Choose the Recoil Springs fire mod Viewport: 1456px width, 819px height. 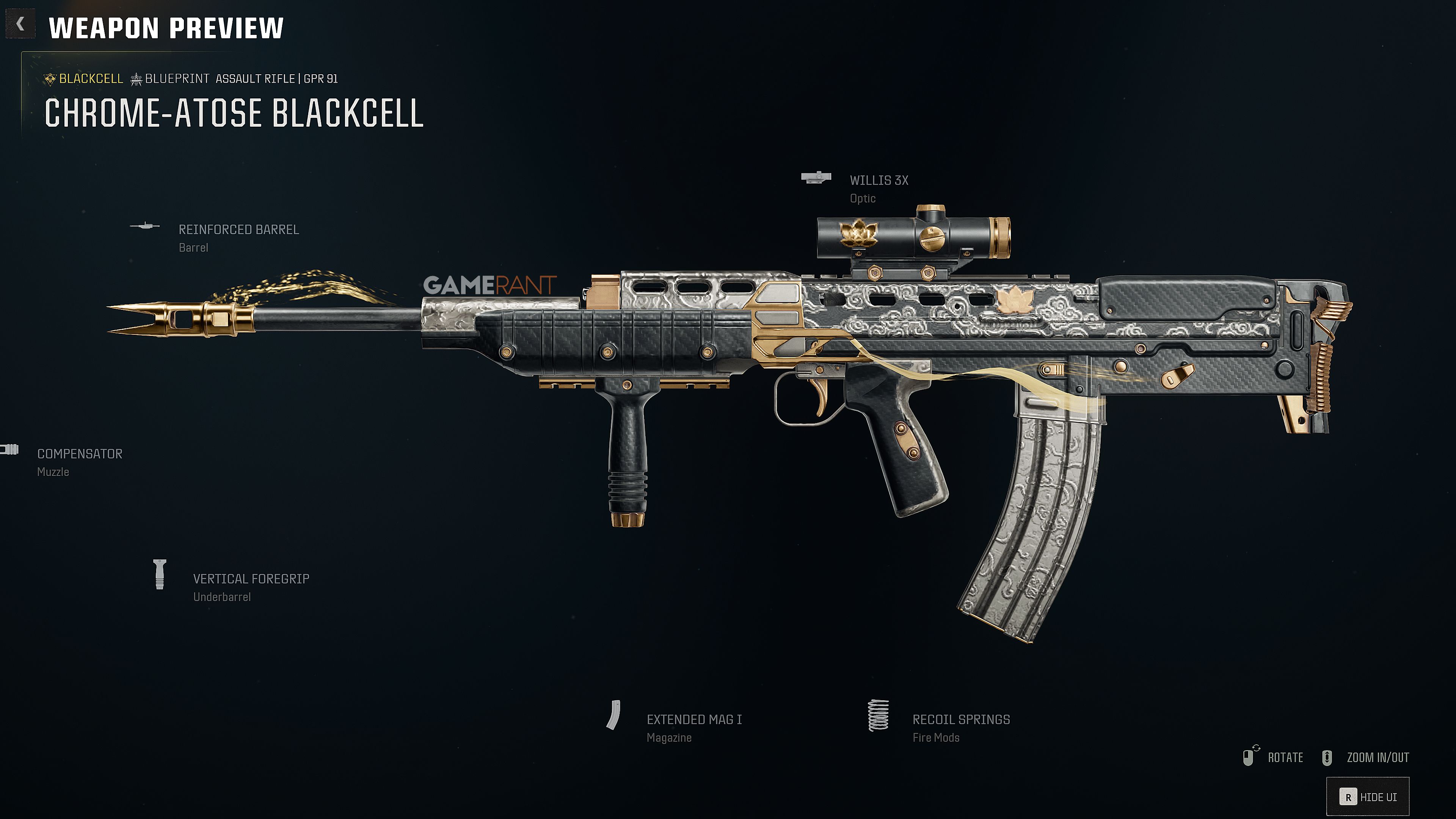tap(961, 720)
